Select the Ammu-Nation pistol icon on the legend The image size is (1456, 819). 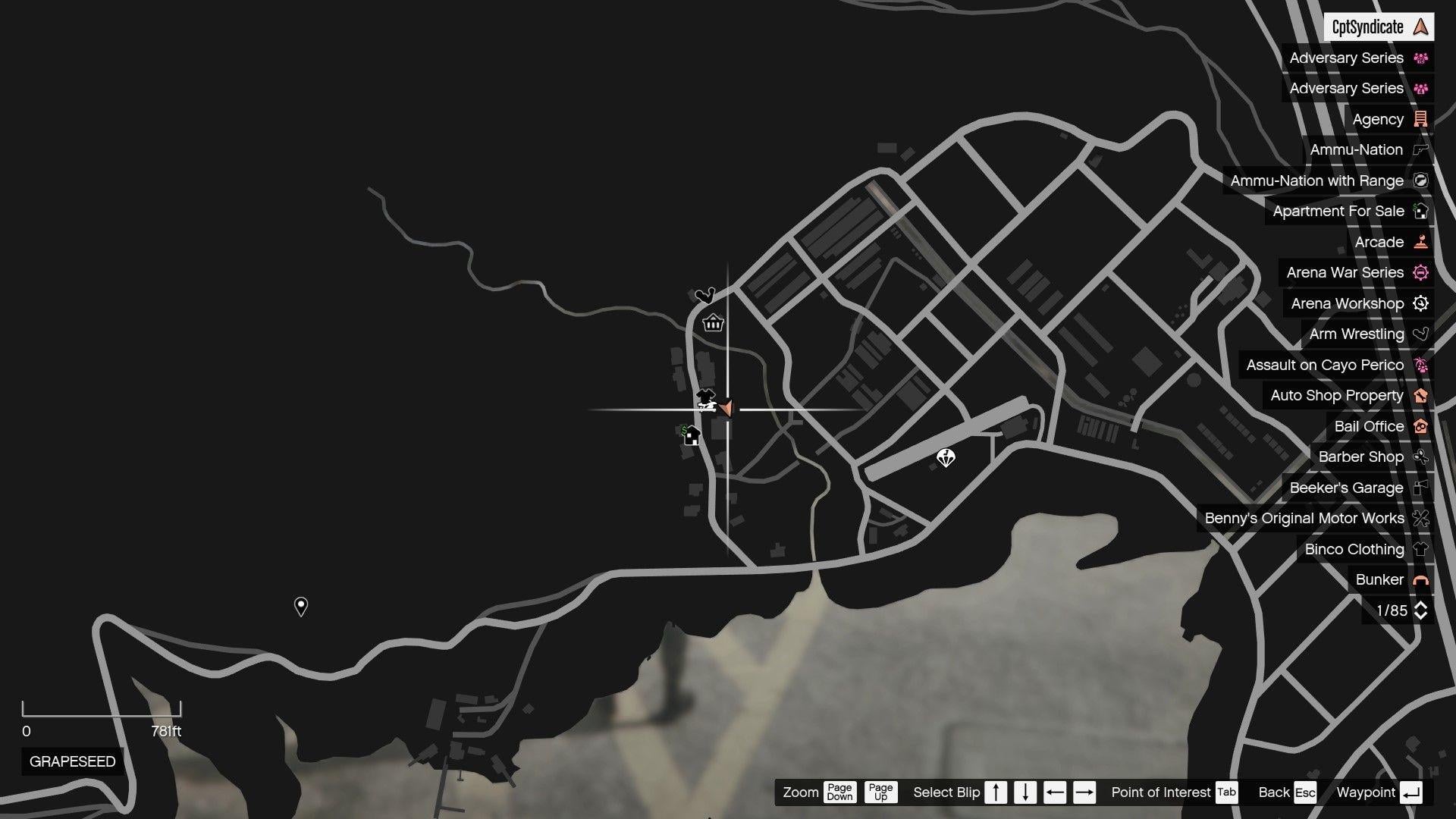pyautogui.click(x=1420, y=149)
